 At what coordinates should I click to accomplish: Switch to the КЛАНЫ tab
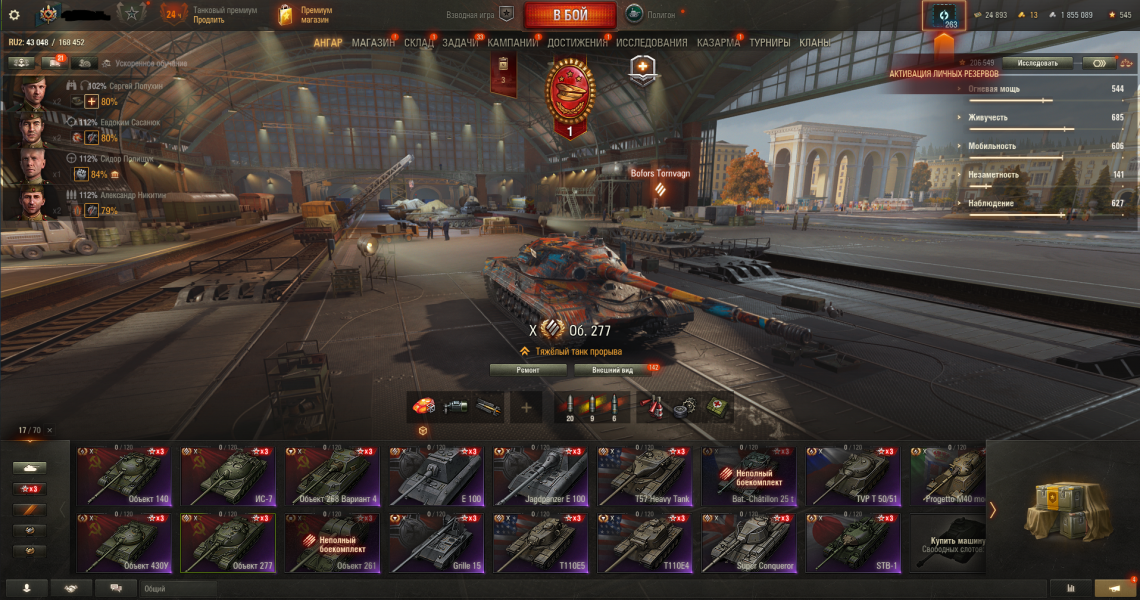pyautogui.click(x=814, y=43)
